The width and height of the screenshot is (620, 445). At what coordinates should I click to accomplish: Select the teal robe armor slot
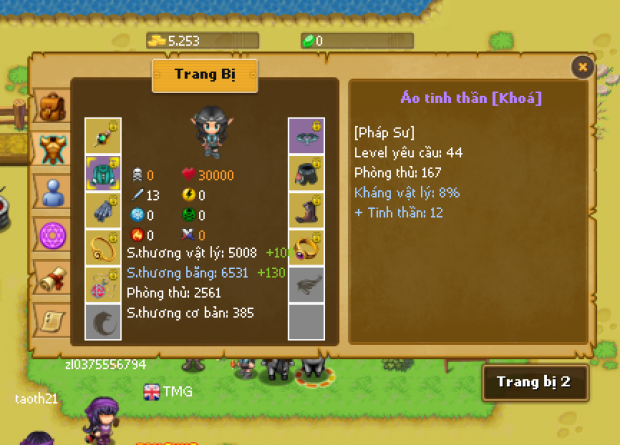coord(103,174)
